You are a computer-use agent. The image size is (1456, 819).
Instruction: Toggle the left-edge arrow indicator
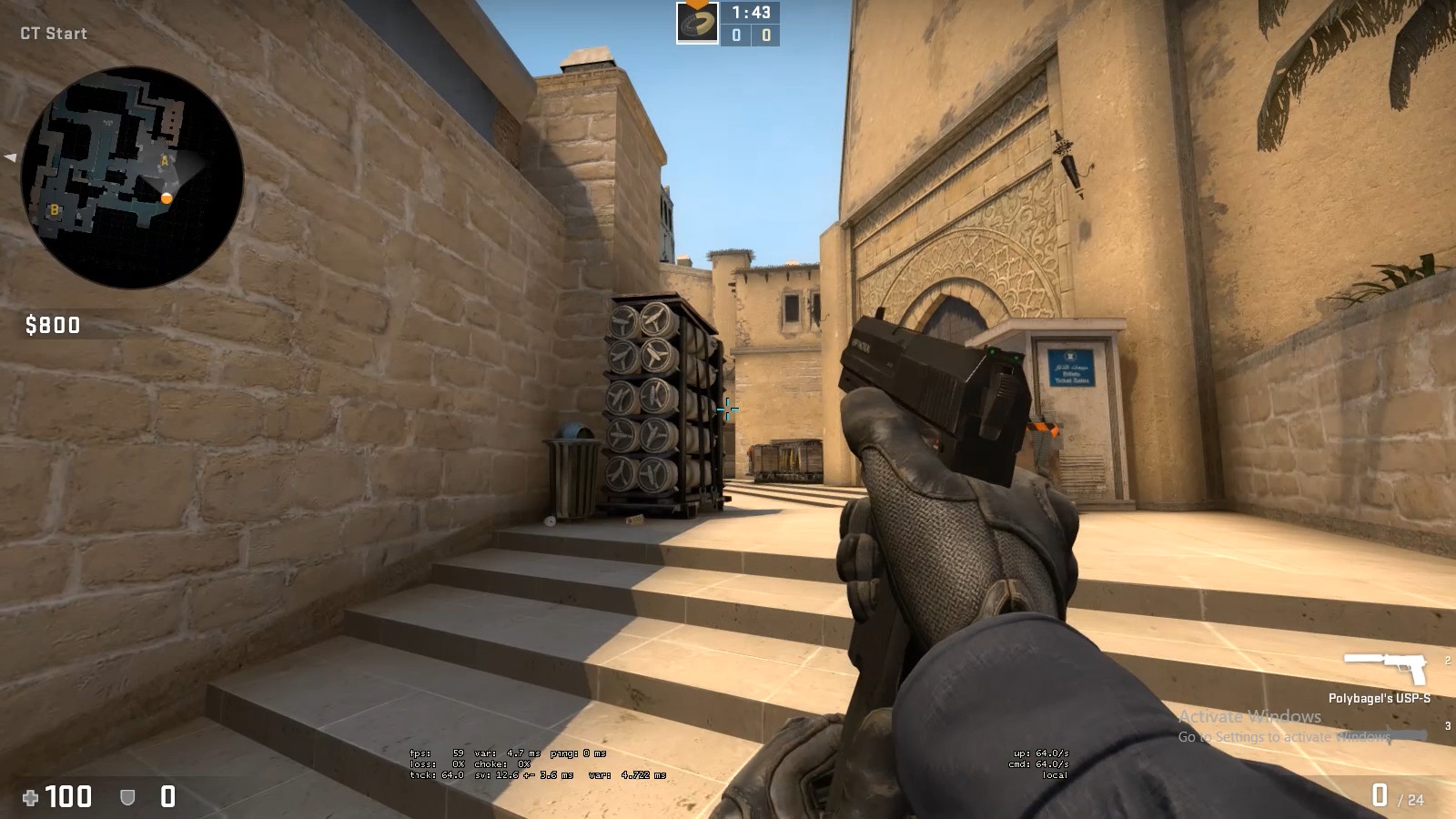point(9,159)
